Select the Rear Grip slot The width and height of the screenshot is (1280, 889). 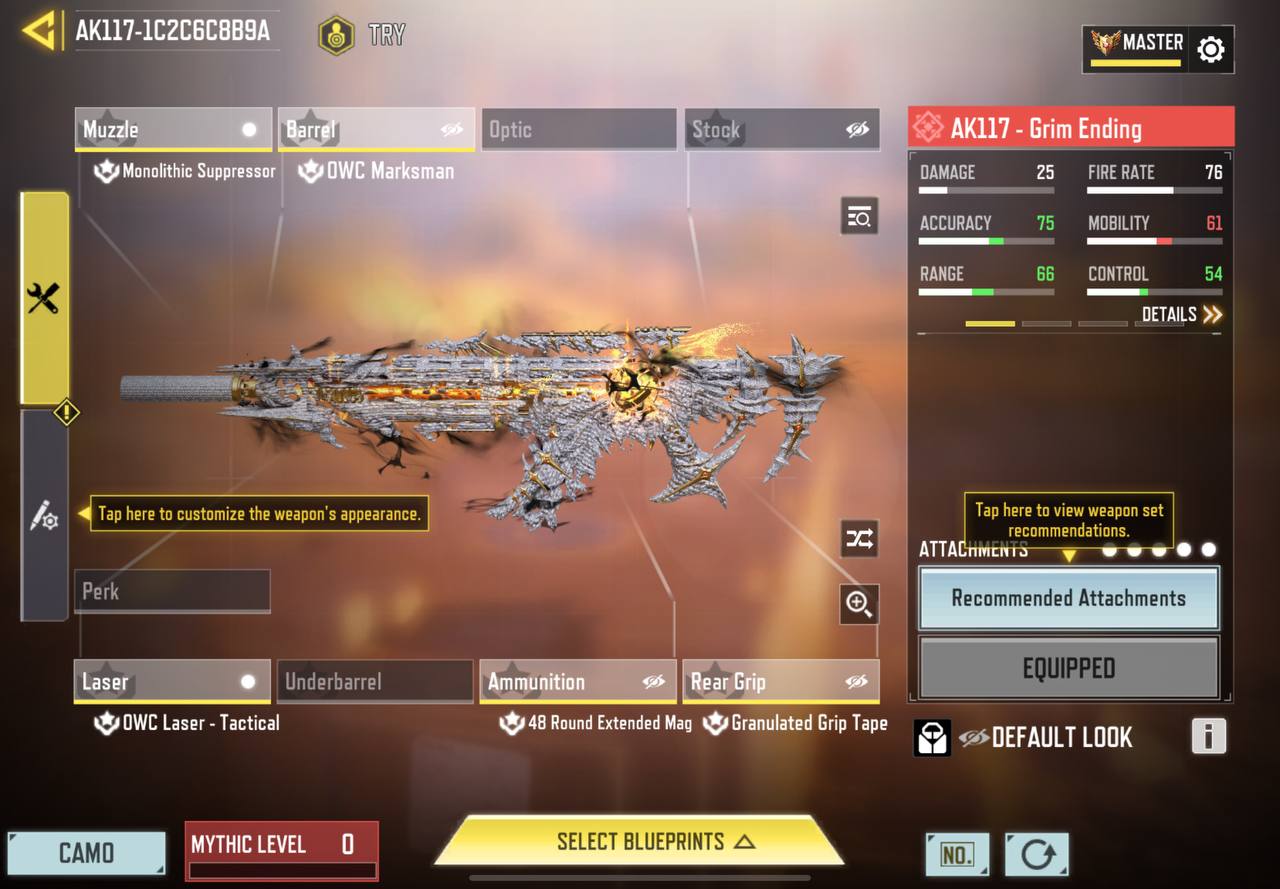tap(781, 682)
